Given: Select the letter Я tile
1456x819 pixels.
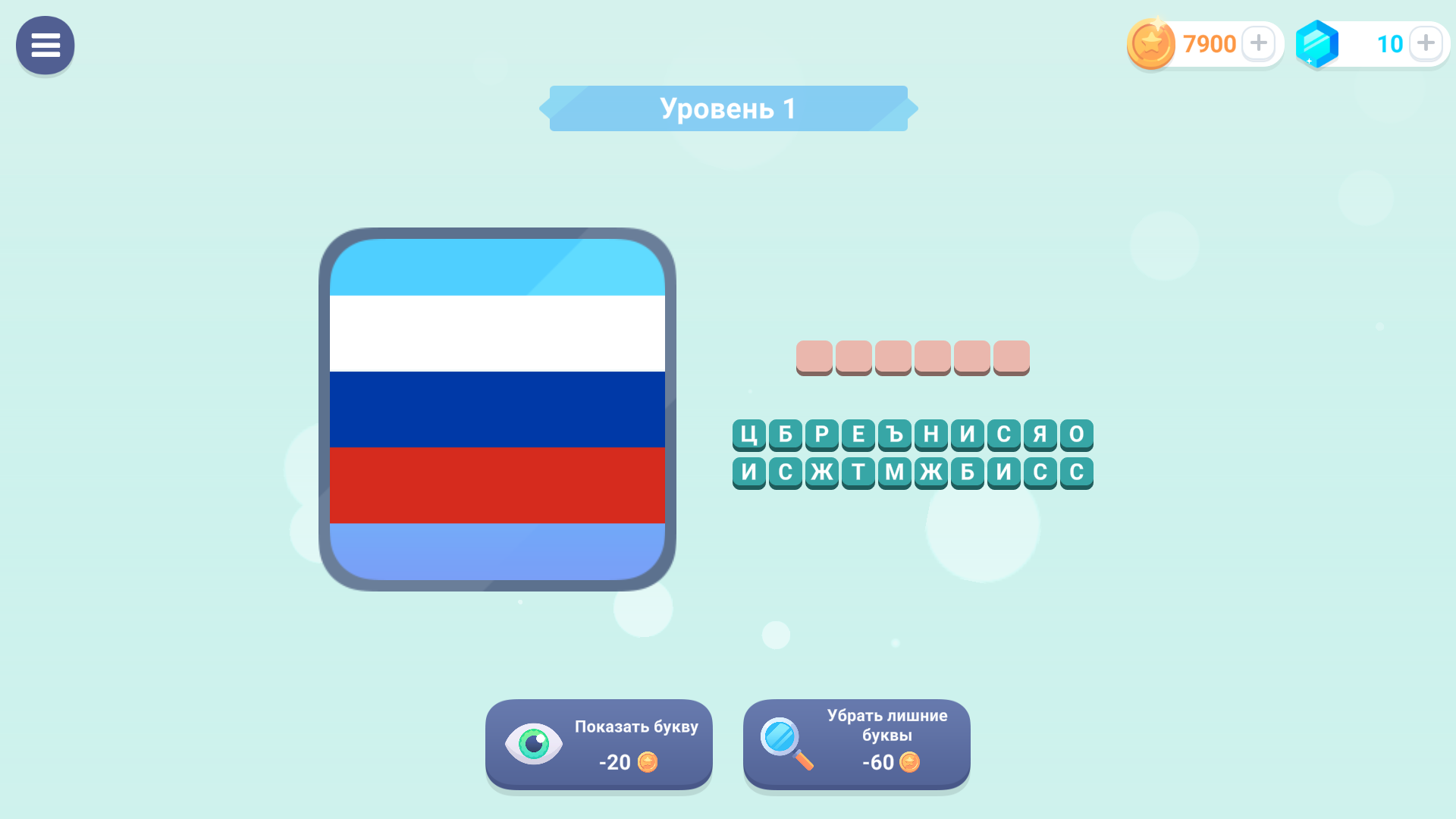Looking at the screenshot, I should 1040,435.
